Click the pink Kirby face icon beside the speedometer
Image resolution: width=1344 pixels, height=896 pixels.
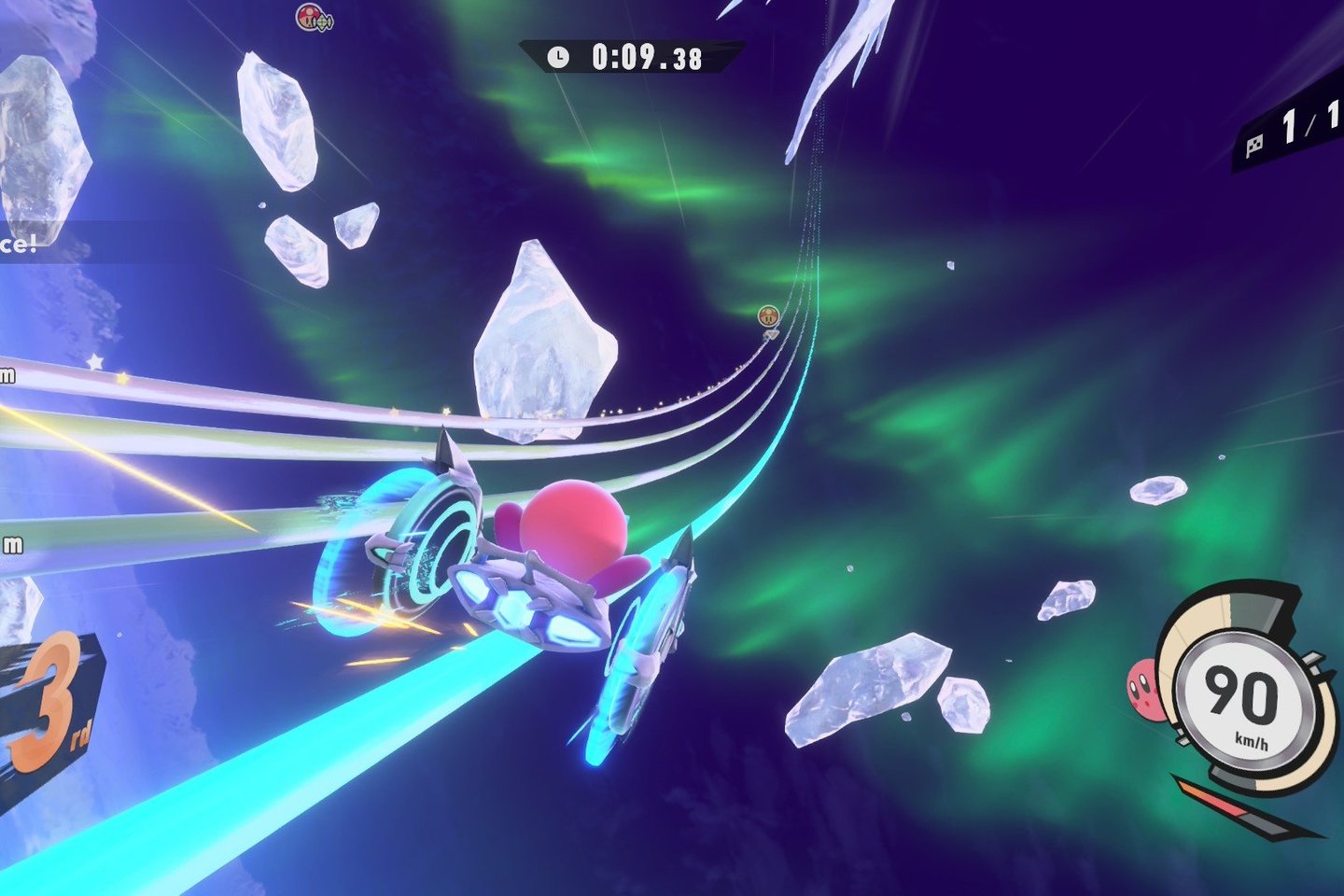[1142, 690]
